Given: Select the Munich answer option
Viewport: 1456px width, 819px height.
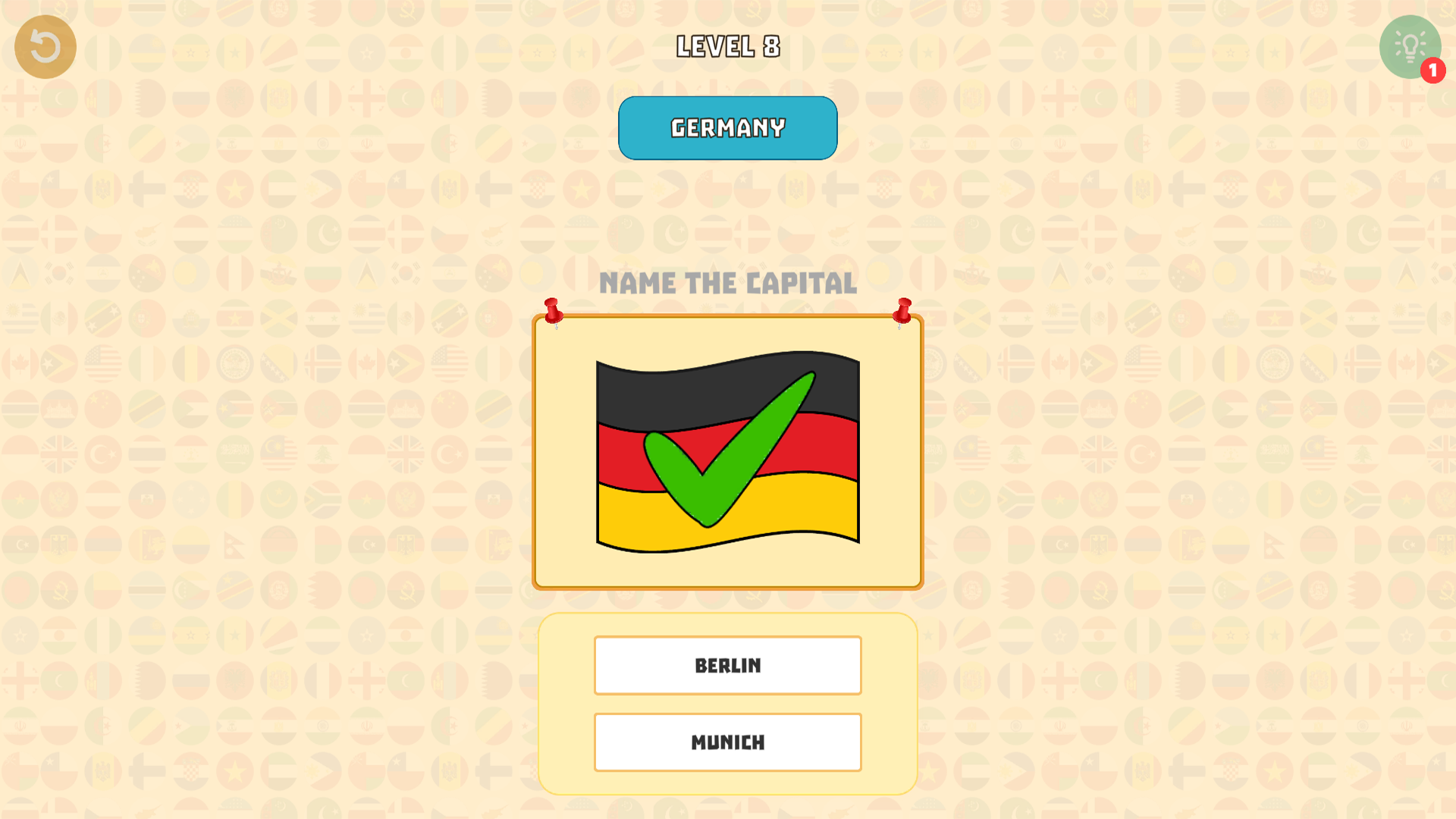Looking at the screenshot, I should tap(727, 742).
